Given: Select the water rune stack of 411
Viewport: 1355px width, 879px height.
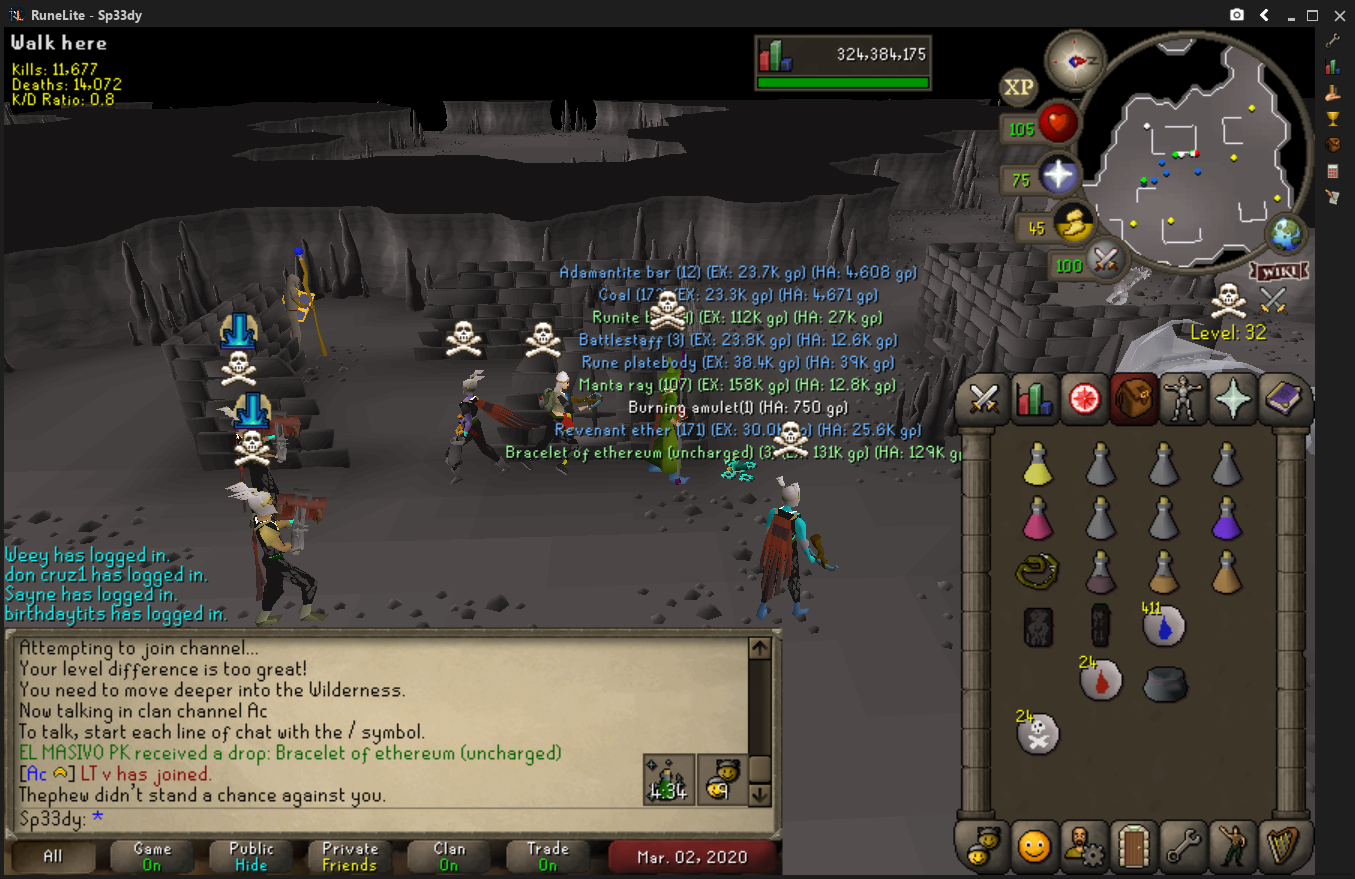Looking at the screenshot, I should 1164,625.
